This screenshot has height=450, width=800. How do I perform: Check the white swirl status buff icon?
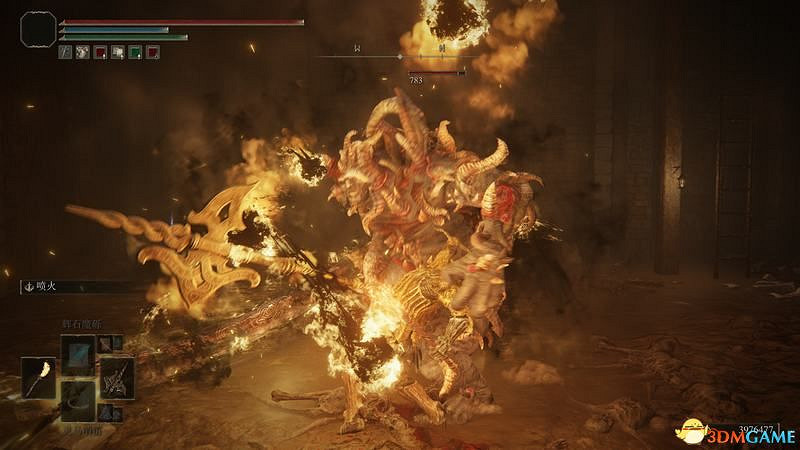click(83, 52)
